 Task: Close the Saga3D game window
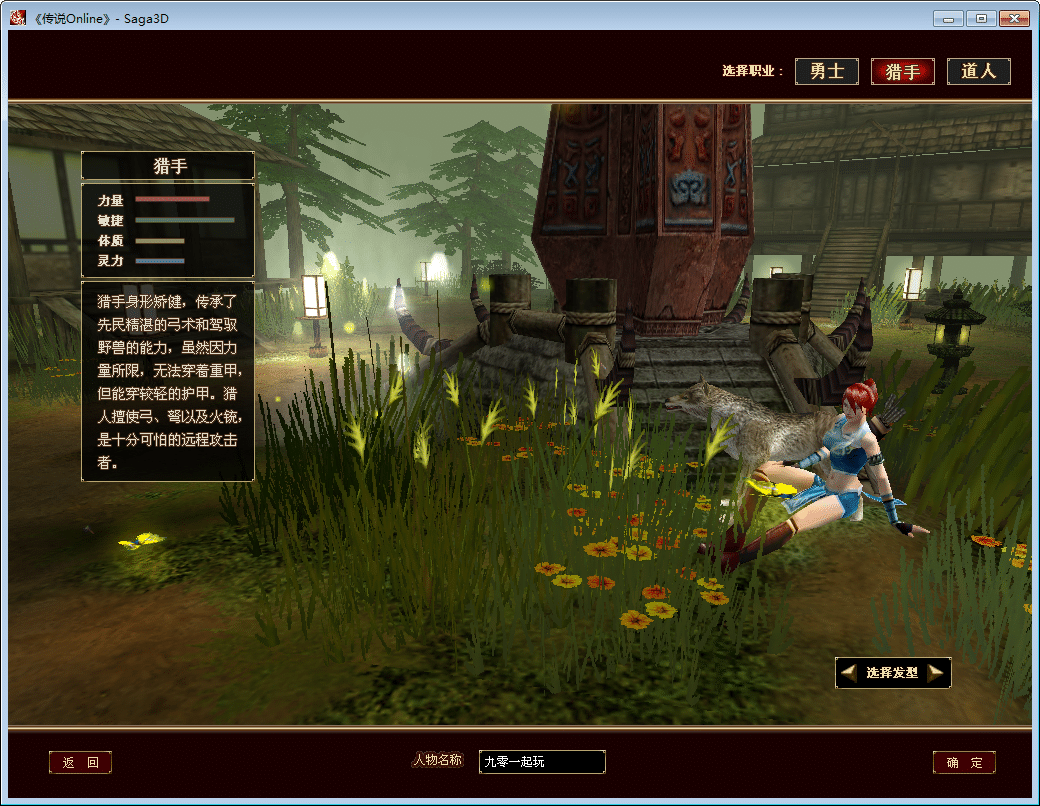coord(1014,18)
